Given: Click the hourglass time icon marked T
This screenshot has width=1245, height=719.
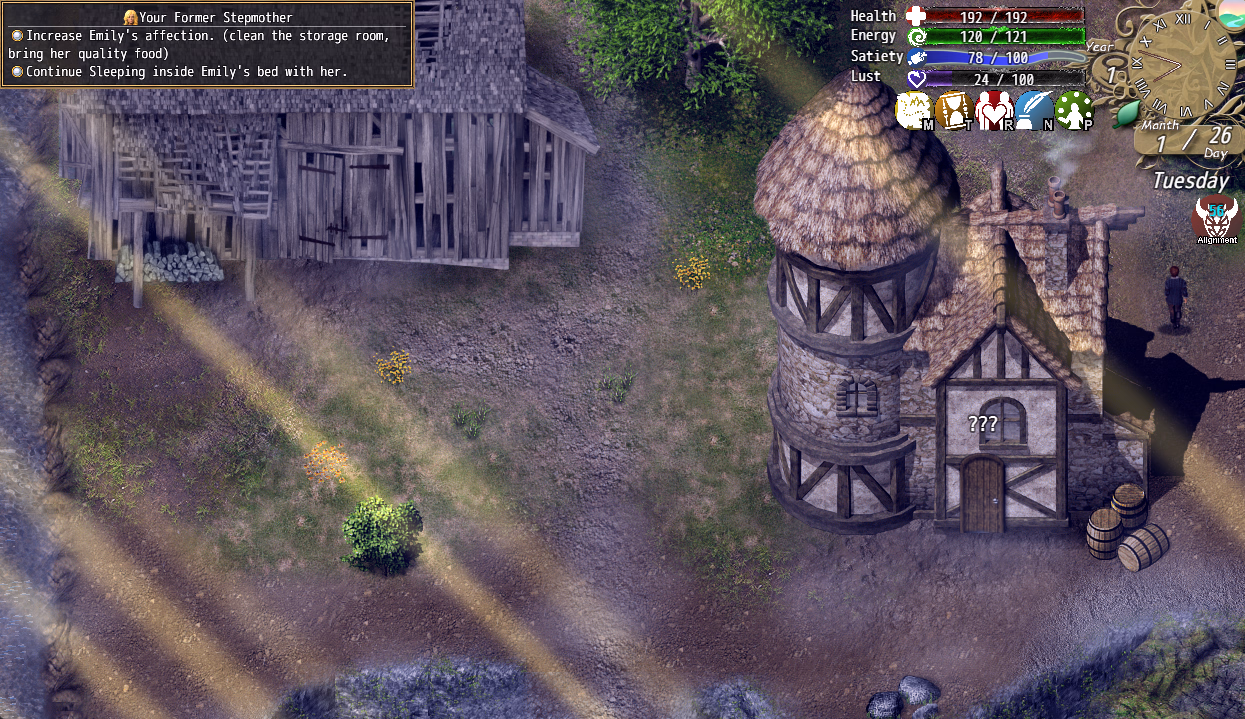Looking at the screenshot, I should [954, 111].
